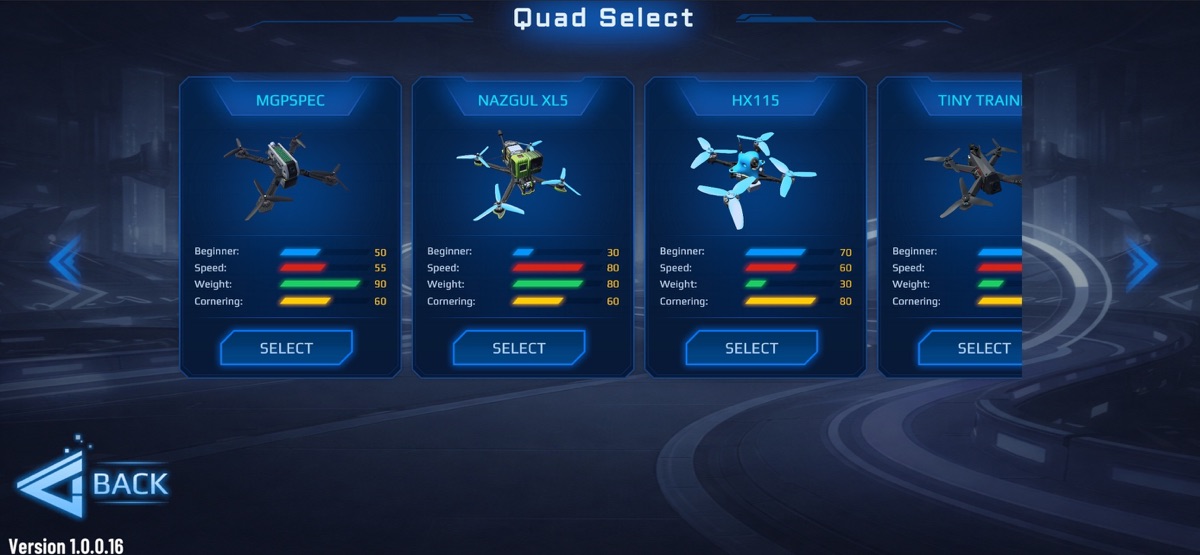
Task: Click the NAZGUL XL5 drone picture
Action: coord(518,176)
